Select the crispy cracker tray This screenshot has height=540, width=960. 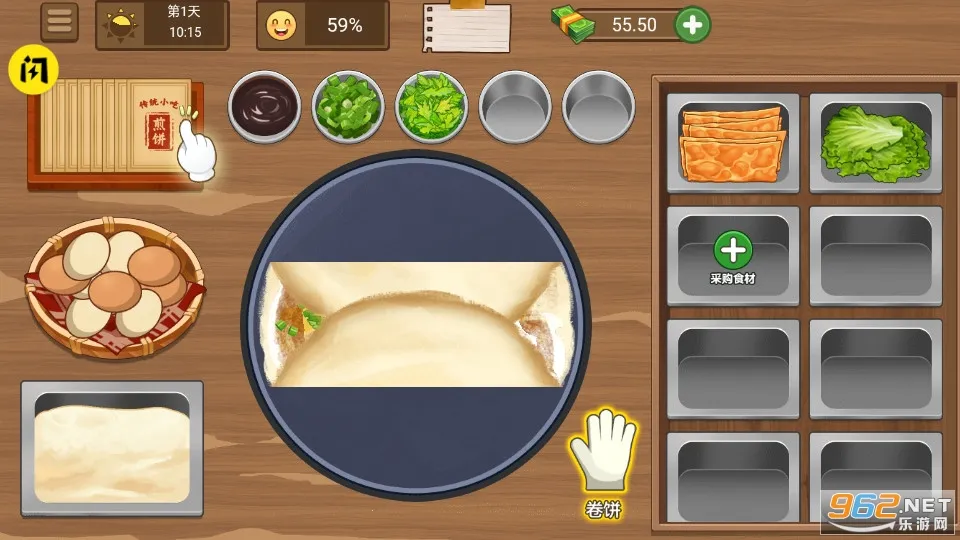point(732,143)
